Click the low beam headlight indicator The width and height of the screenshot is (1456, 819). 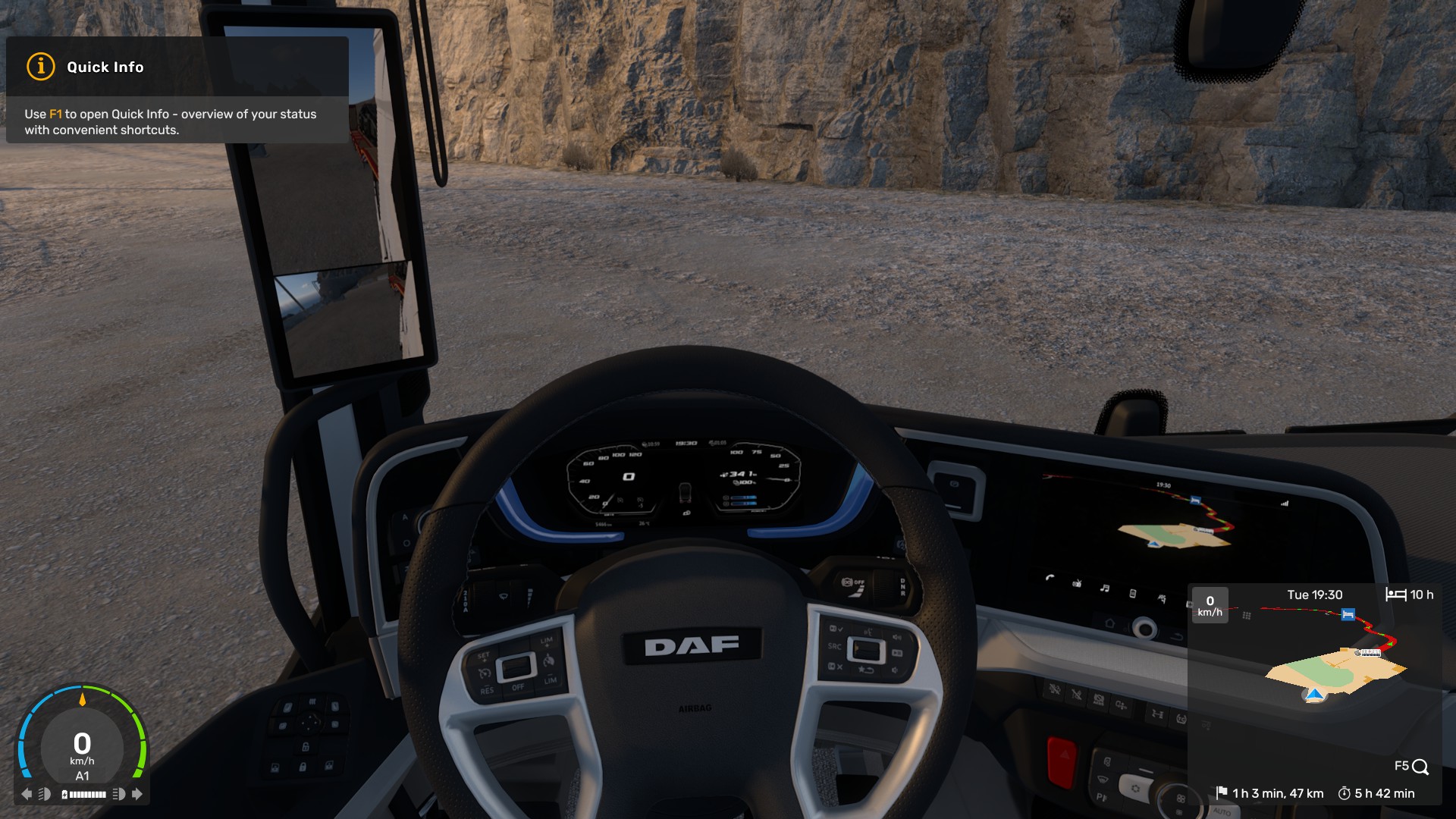45,794
